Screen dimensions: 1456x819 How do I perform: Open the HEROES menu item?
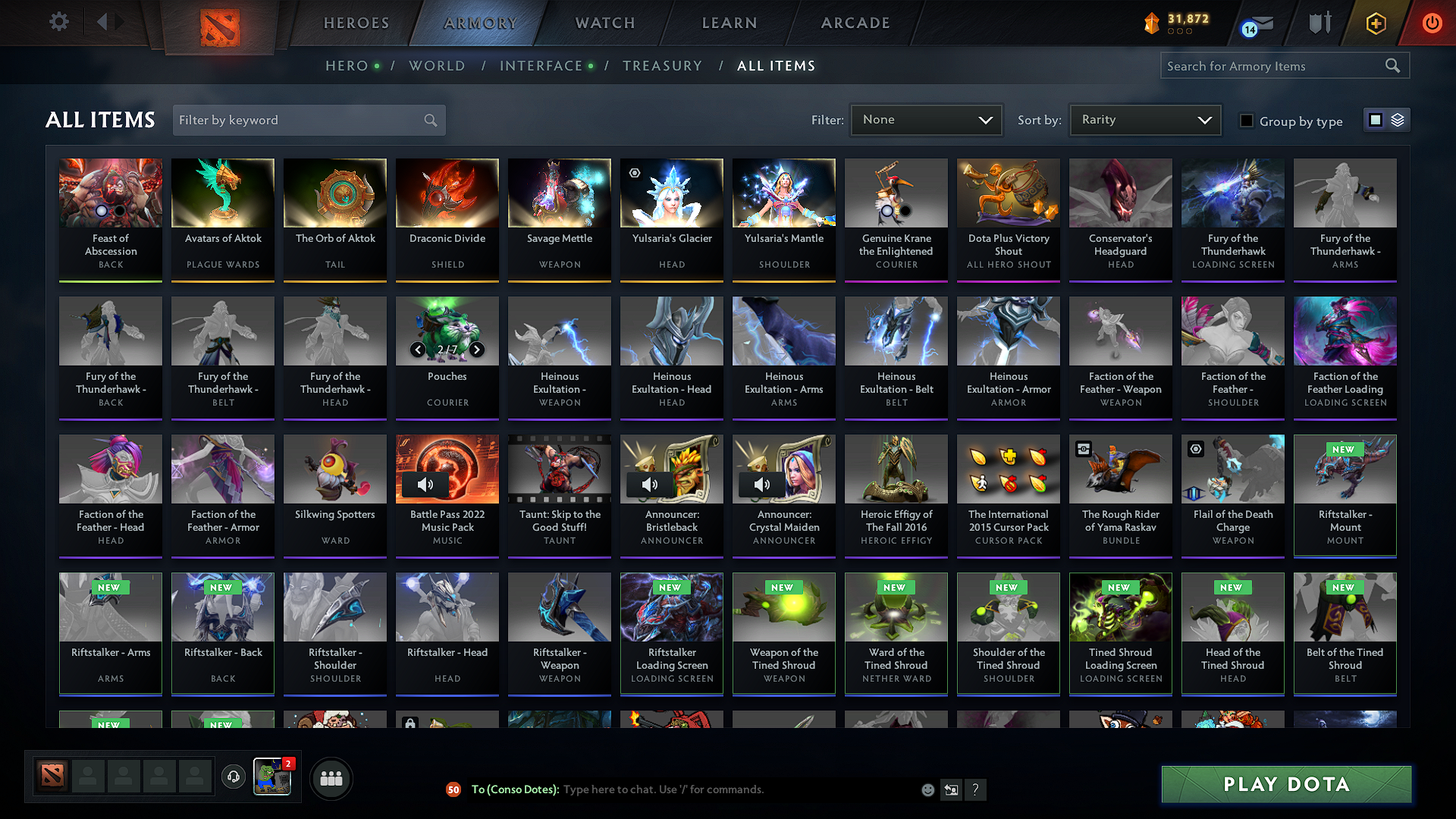[356, 23]
